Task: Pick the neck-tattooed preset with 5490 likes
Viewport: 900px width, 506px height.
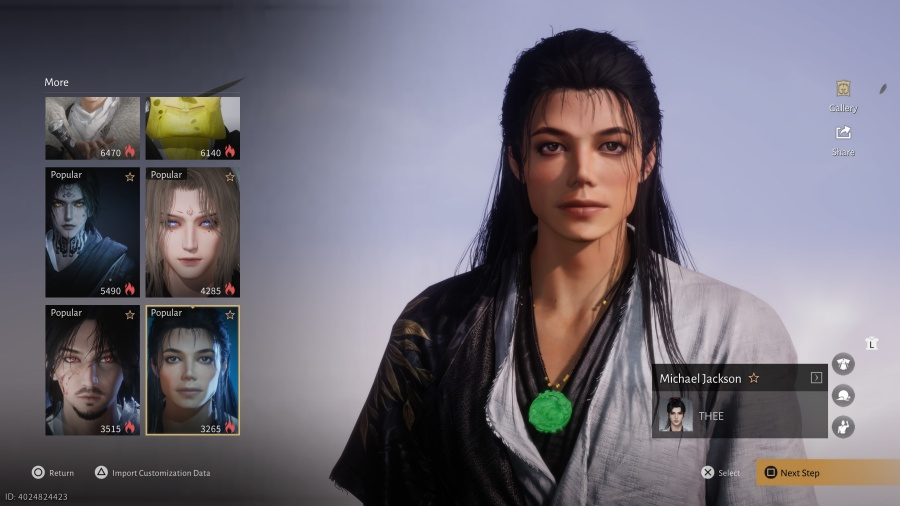Action: (92, 232)
